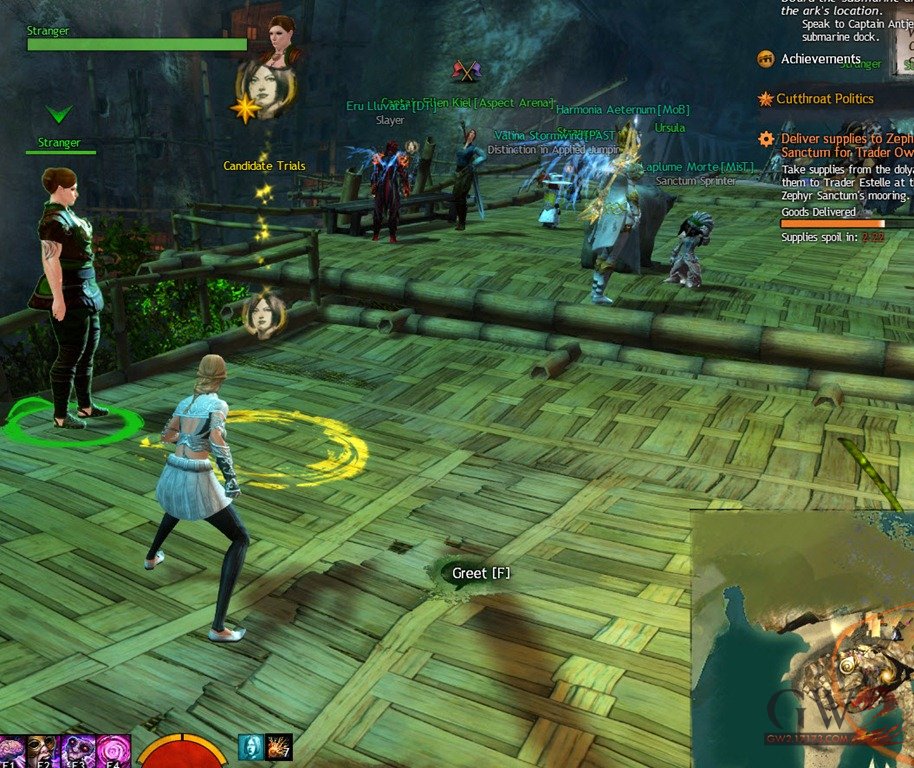Open the minimap
This screenshot has width=914, height=768.
tap(802, 638)
